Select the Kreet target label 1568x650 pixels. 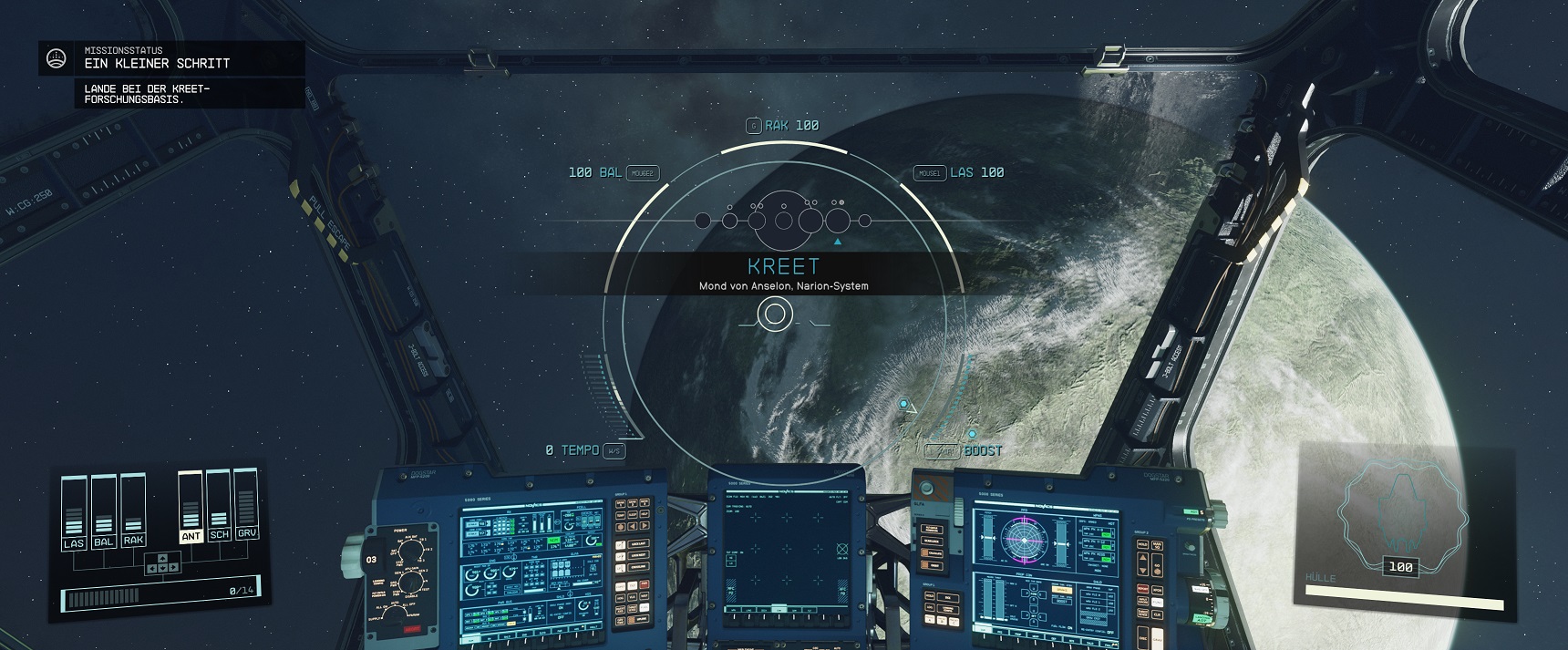click(783, 267)
